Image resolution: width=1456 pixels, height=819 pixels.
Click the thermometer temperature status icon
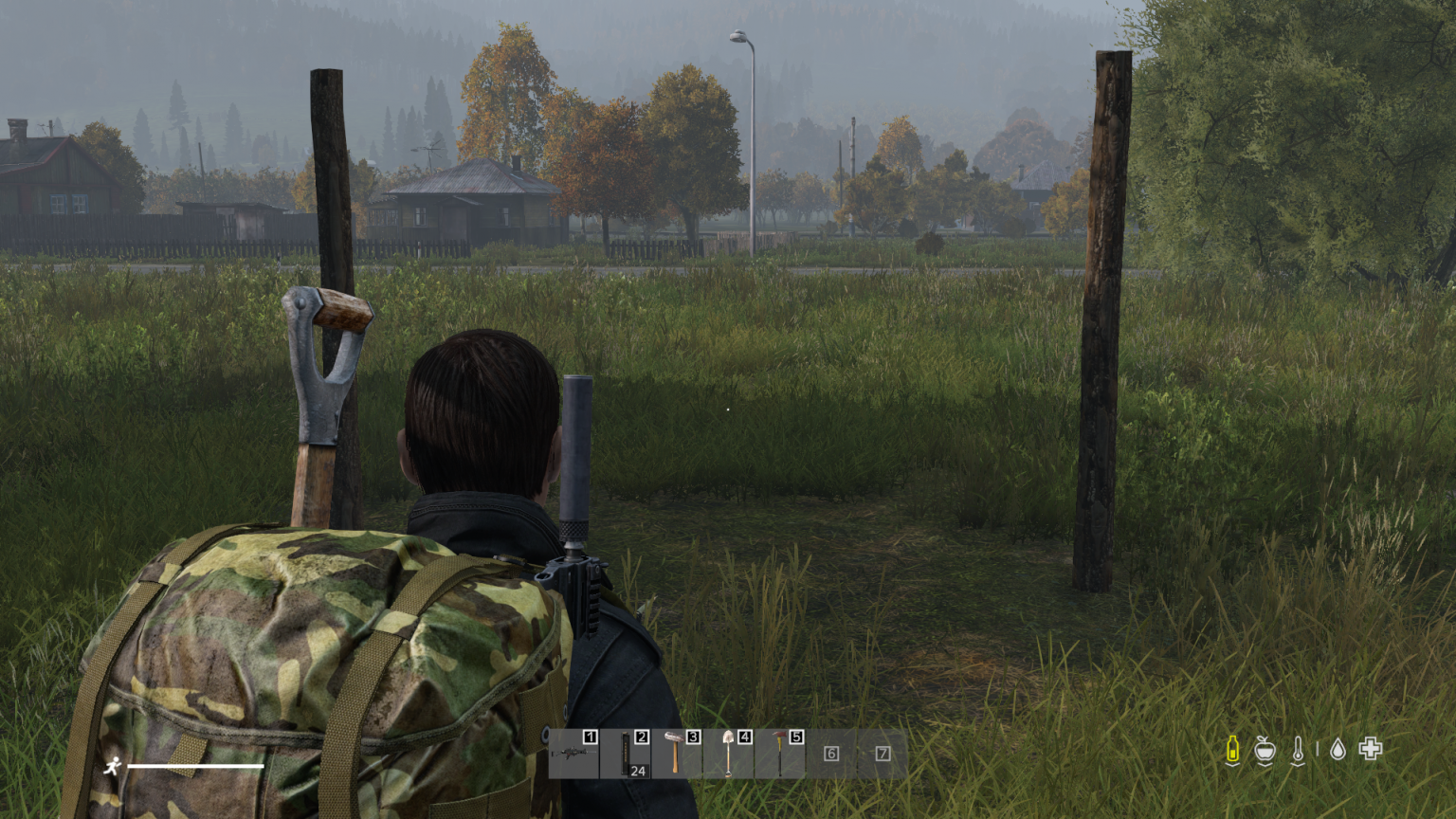click(1300, 750)
